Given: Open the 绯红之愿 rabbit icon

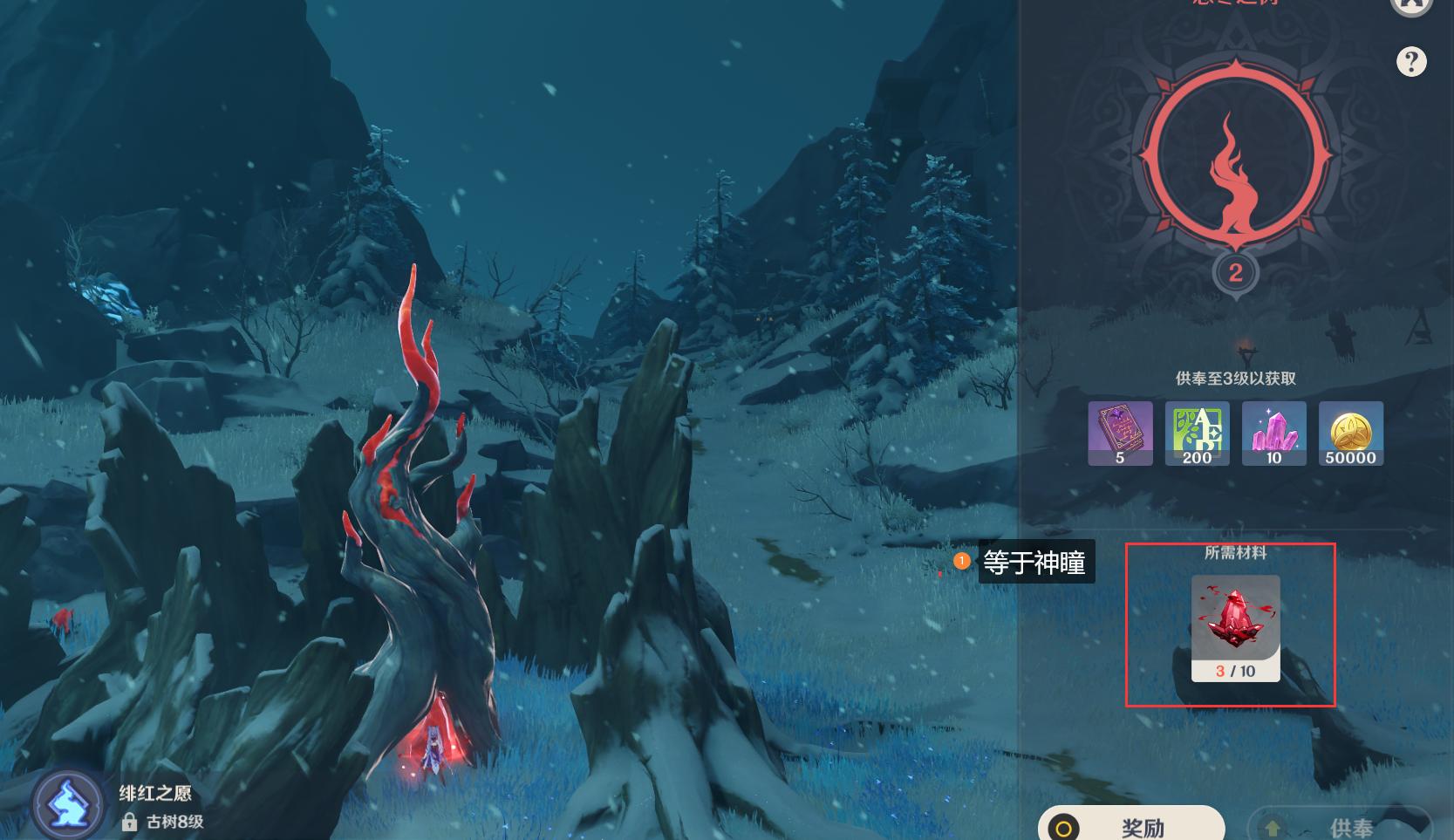Looking at the screenshot, I should coord(67,803).
